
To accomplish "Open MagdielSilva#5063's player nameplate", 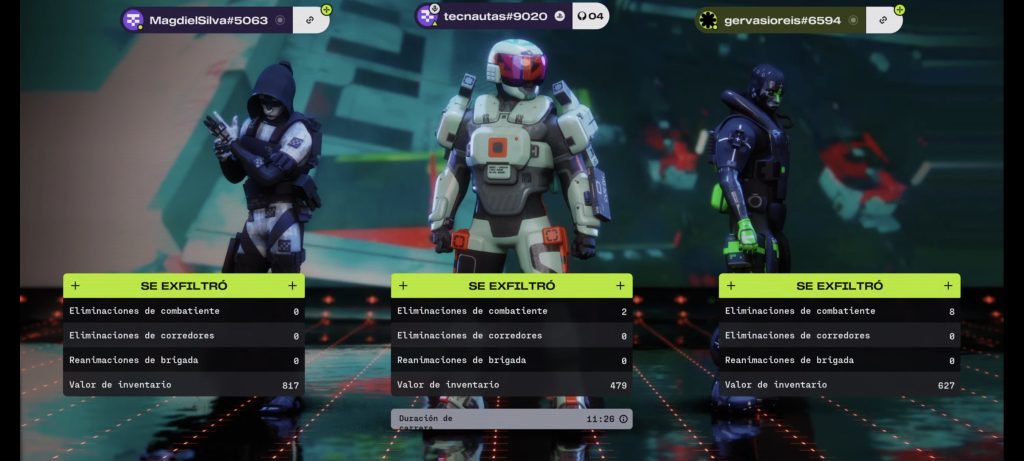I will pos(207,20).
